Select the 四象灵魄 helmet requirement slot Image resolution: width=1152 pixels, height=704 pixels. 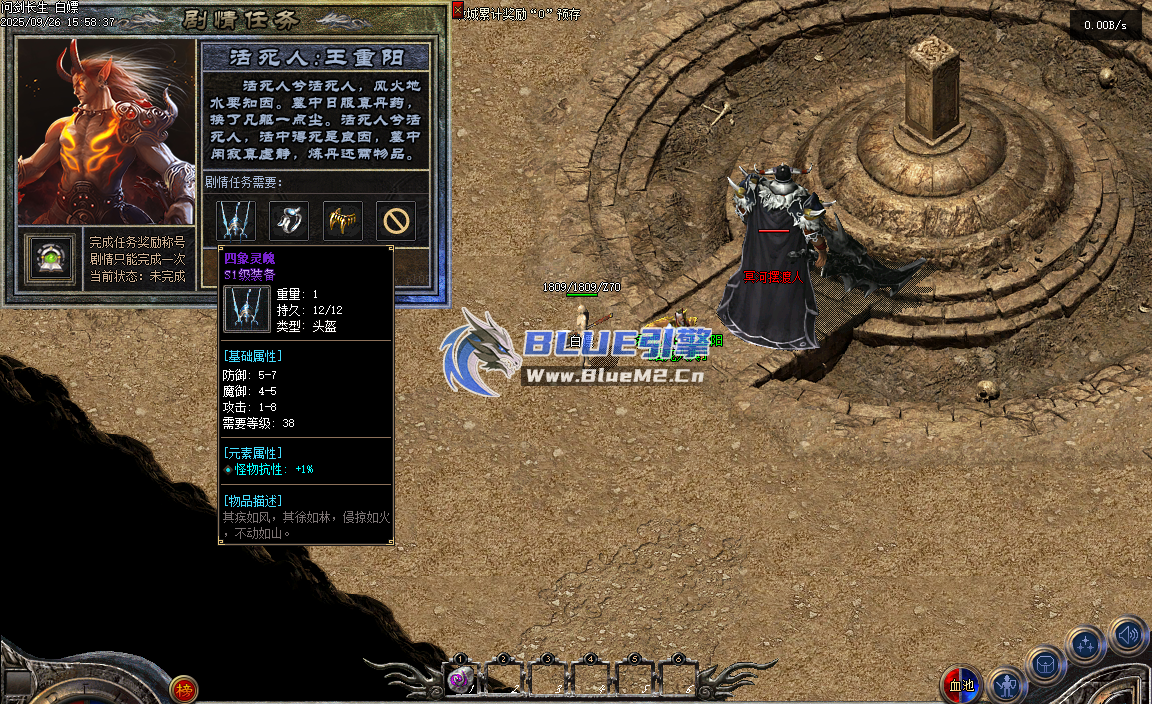(237, 221)
